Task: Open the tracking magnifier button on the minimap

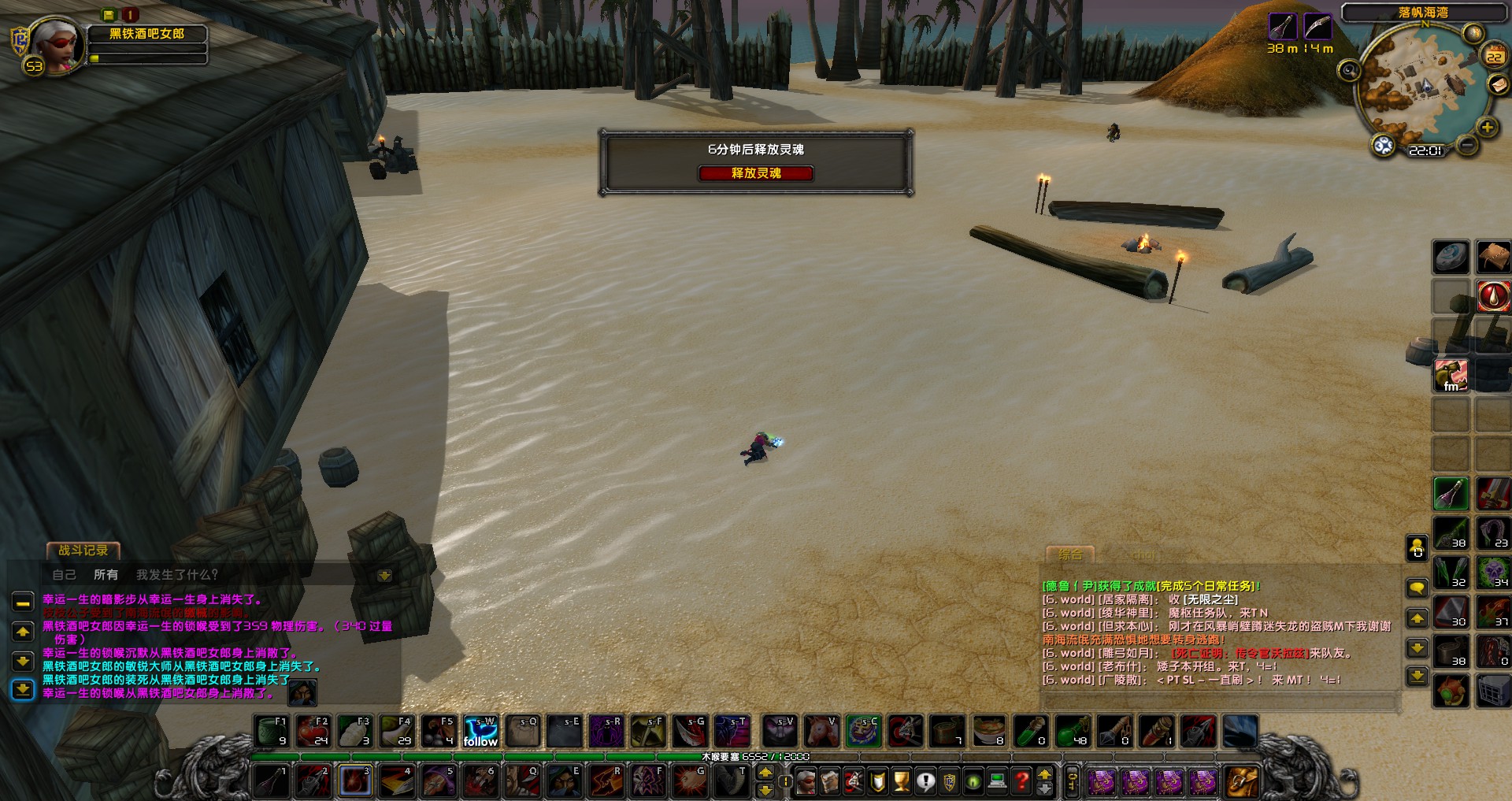Action: tap(1349, 71)
